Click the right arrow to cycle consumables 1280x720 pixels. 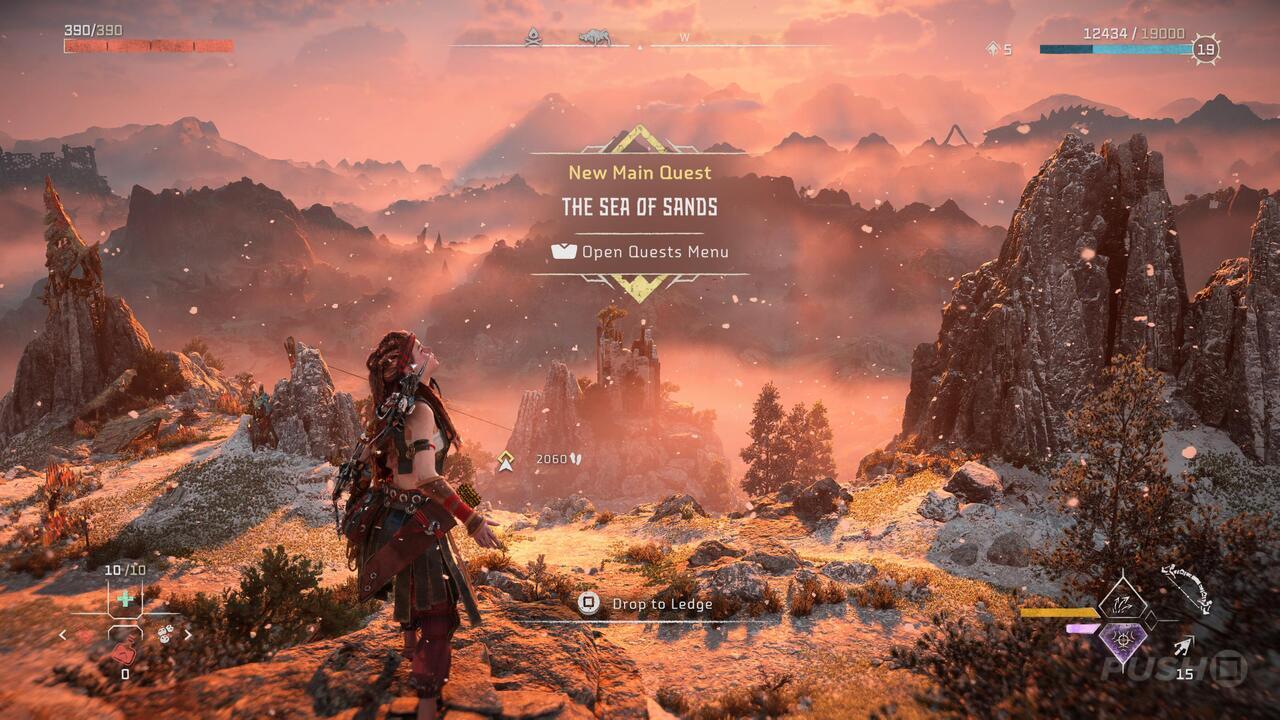pyautogui.click(x=188, y=634)
